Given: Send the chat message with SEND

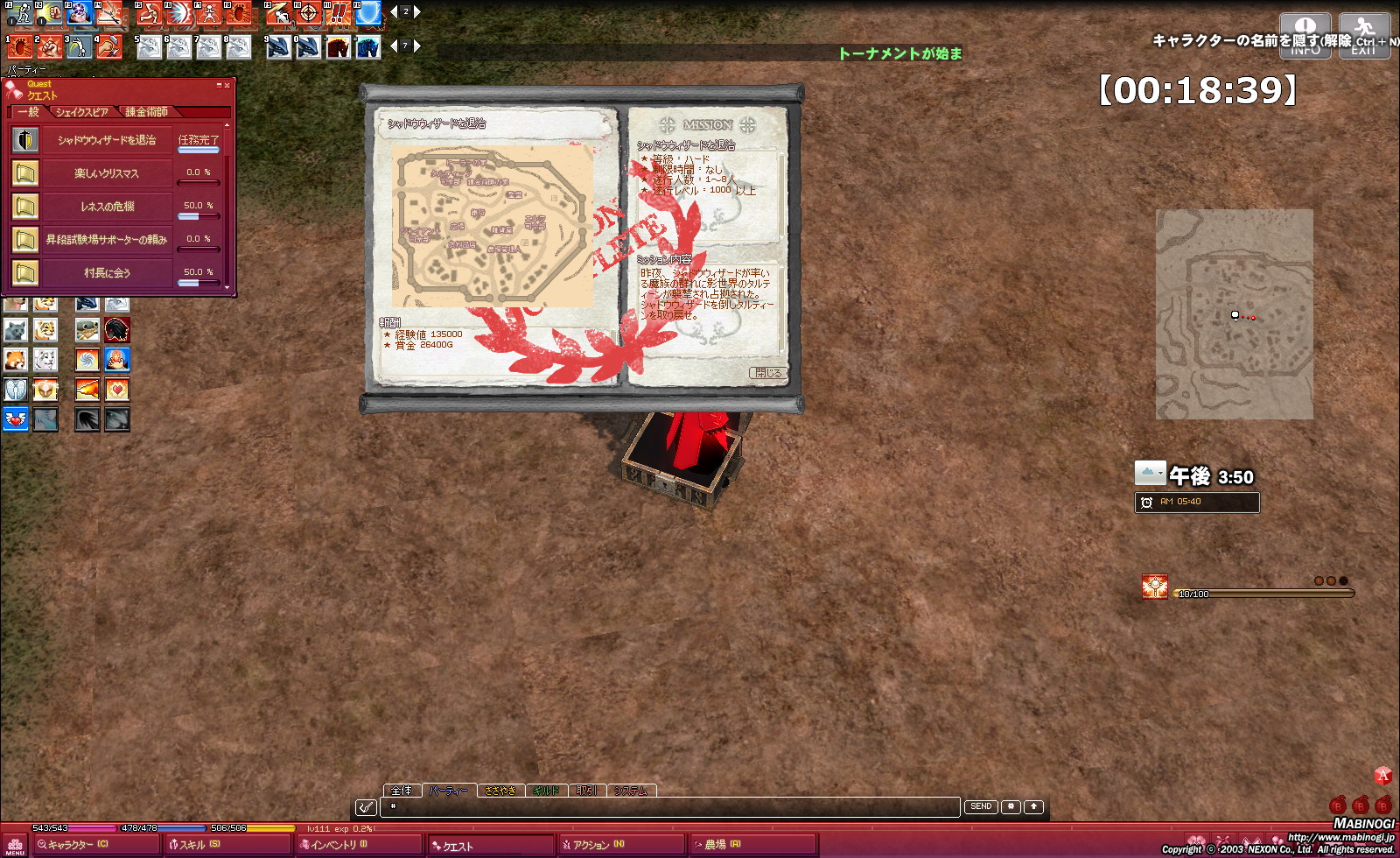Looking at the screenshot, I should (x=981, y=806).
